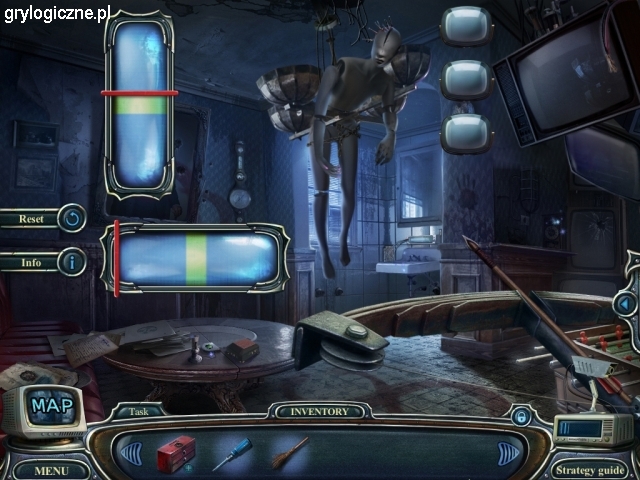Click the inventory right arrow button
Viewport: 640px width, 480px height.
point(509,453)
